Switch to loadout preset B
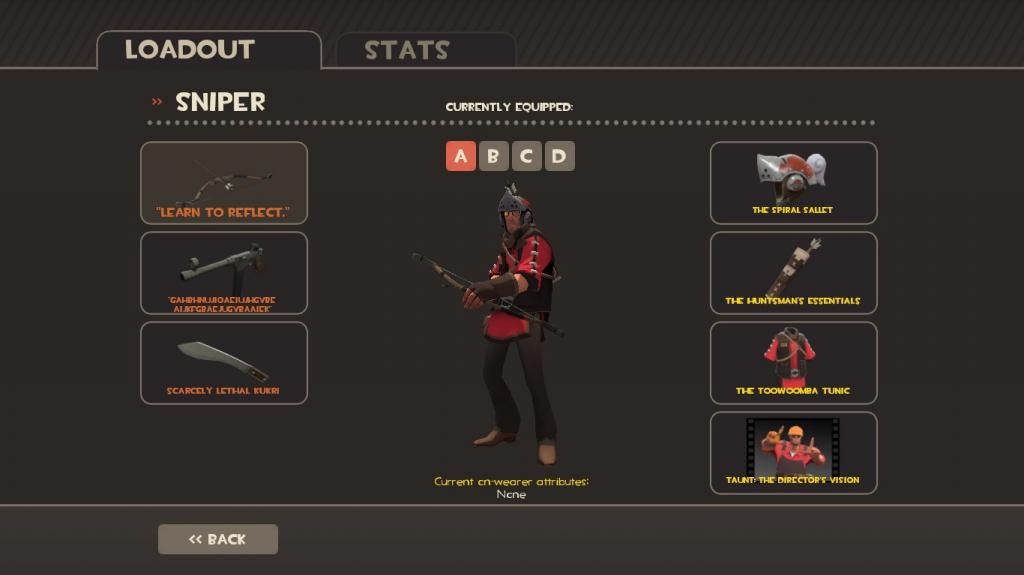This screenshot has height=575, width=1024. (493, 156)
